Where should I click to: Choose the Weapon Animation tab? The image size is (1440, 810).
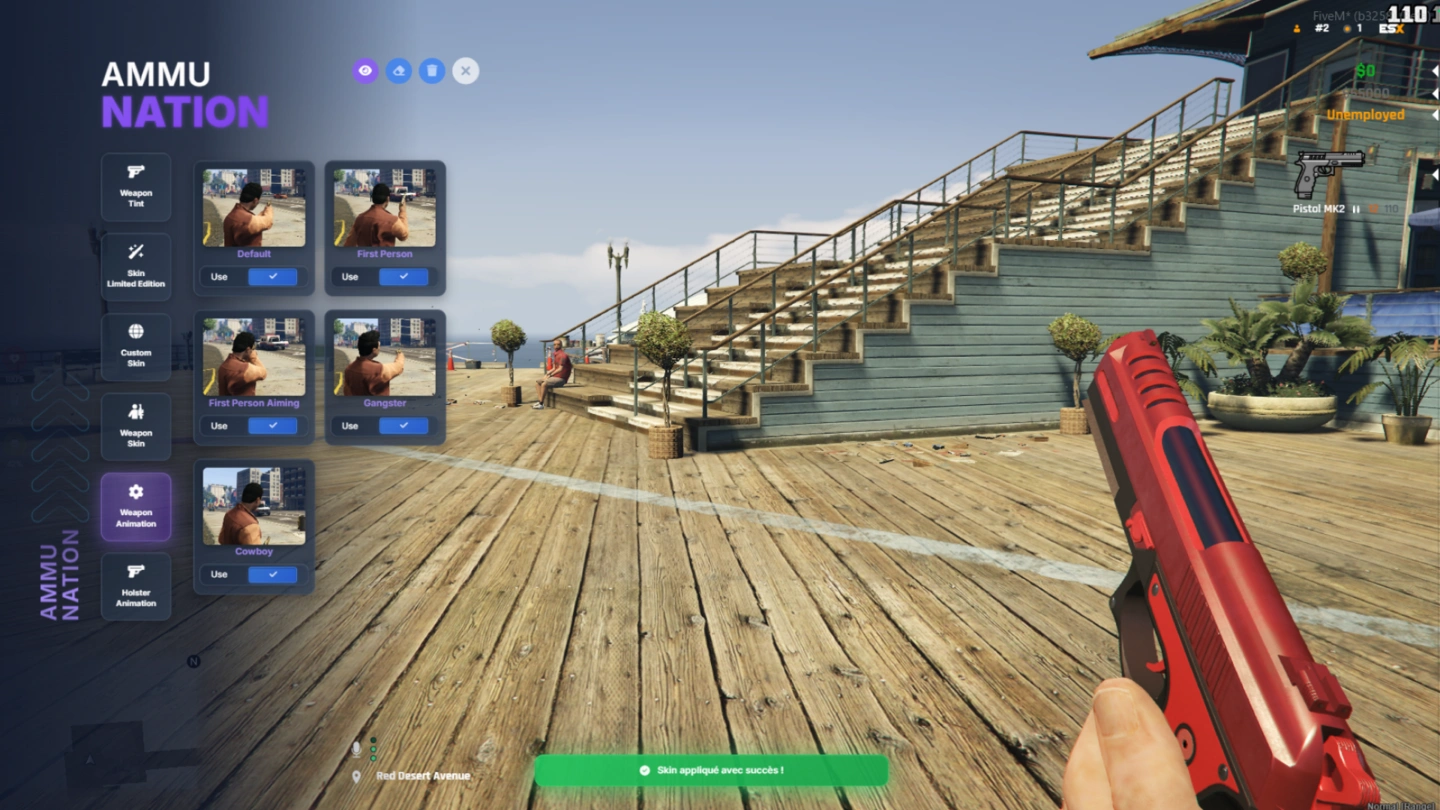tap(136, 507)
